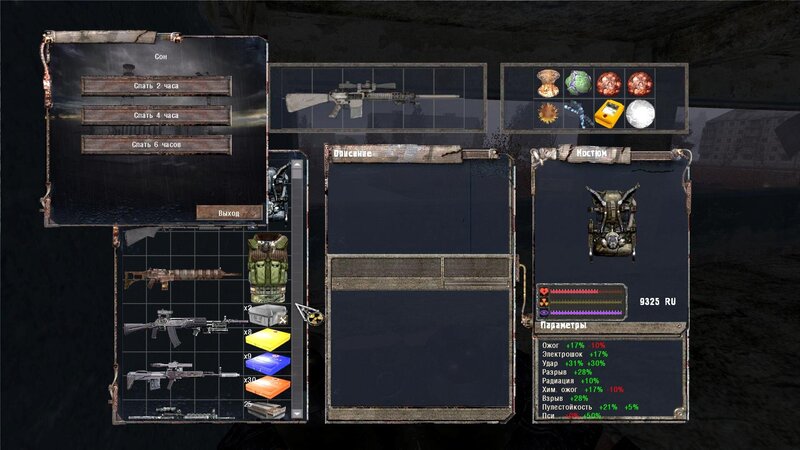Select the green armored vest in inventory
Image resolution: width=800 pixels, height=450 pixels.
click(x=266, y=266)
